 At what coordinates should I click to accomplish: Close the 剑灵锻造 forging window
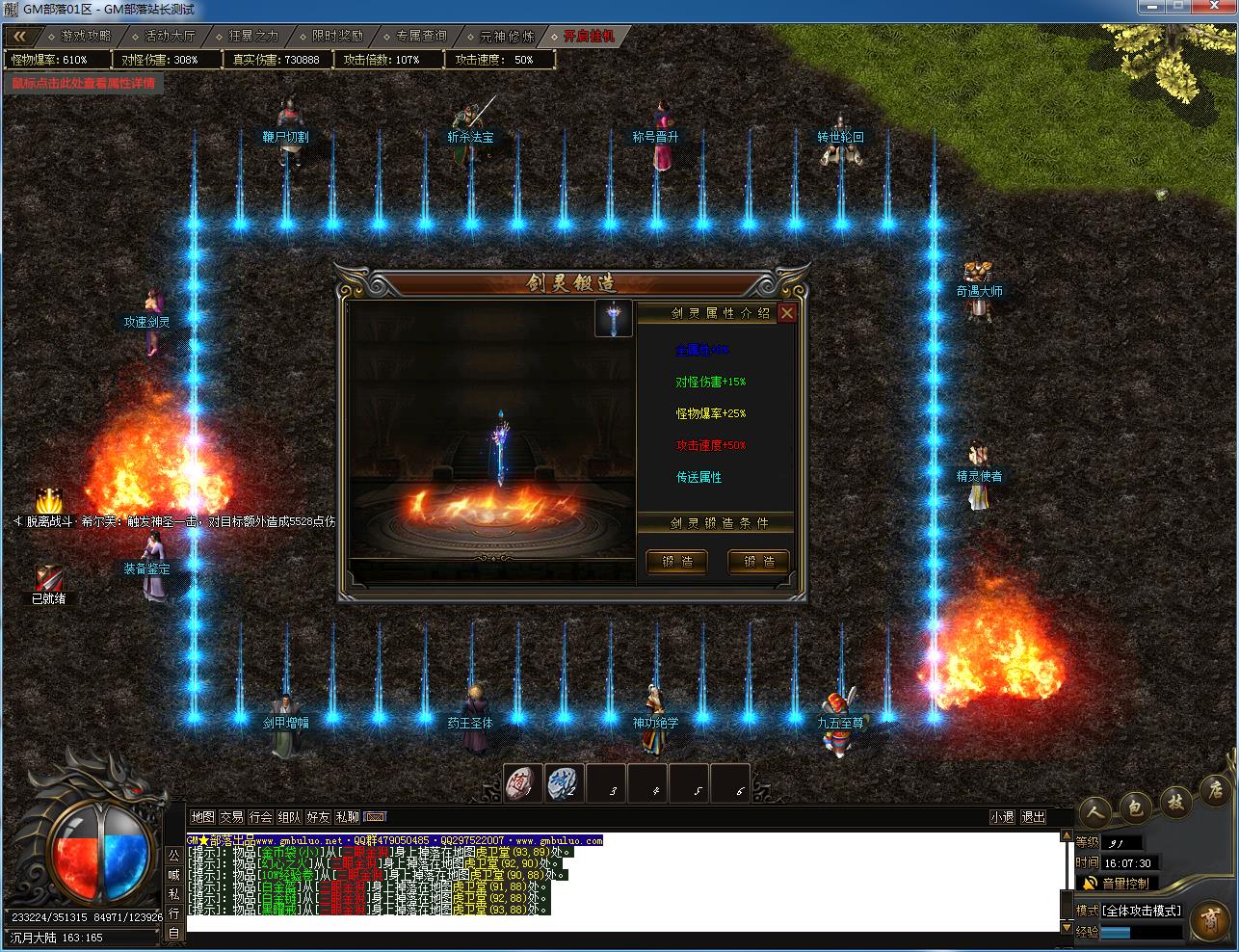tap(787, 313)
